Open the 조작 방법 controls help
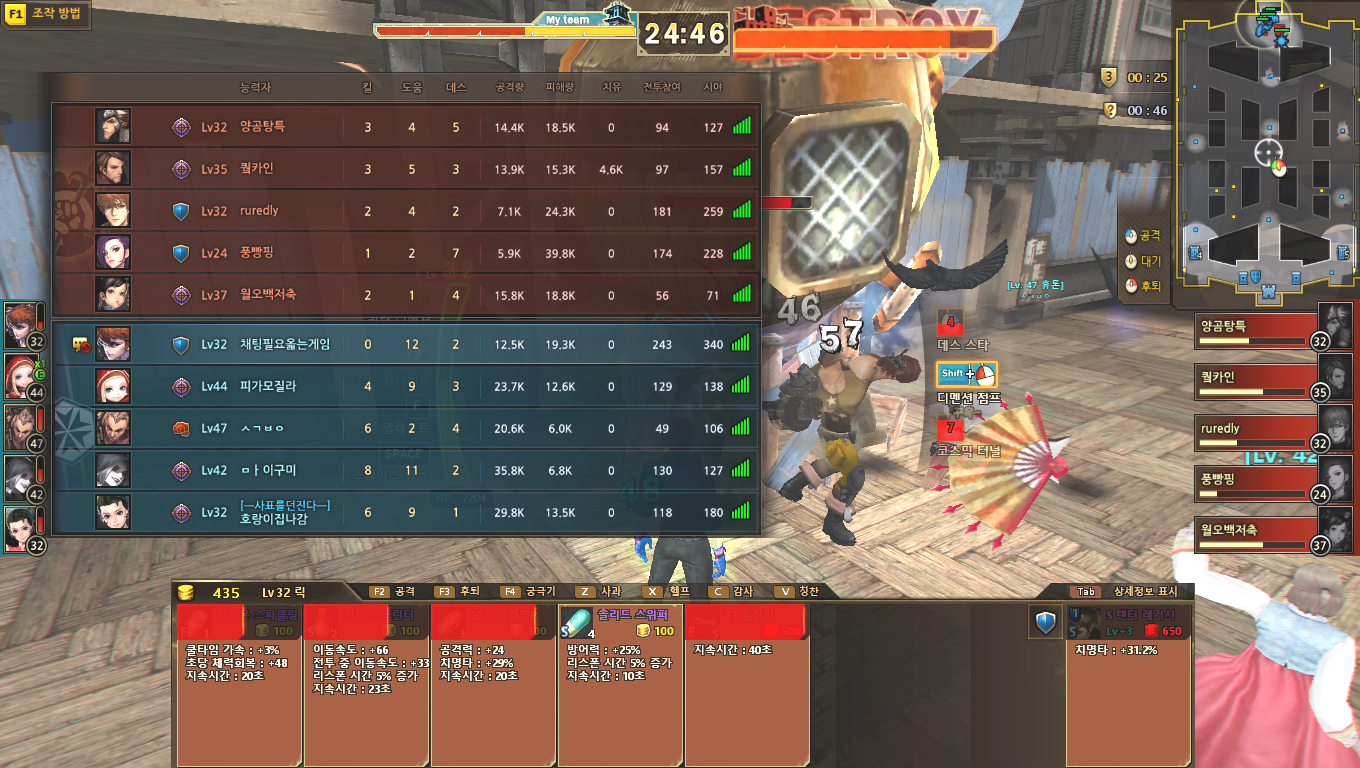The image size is (1360, 768). (47, 15)
